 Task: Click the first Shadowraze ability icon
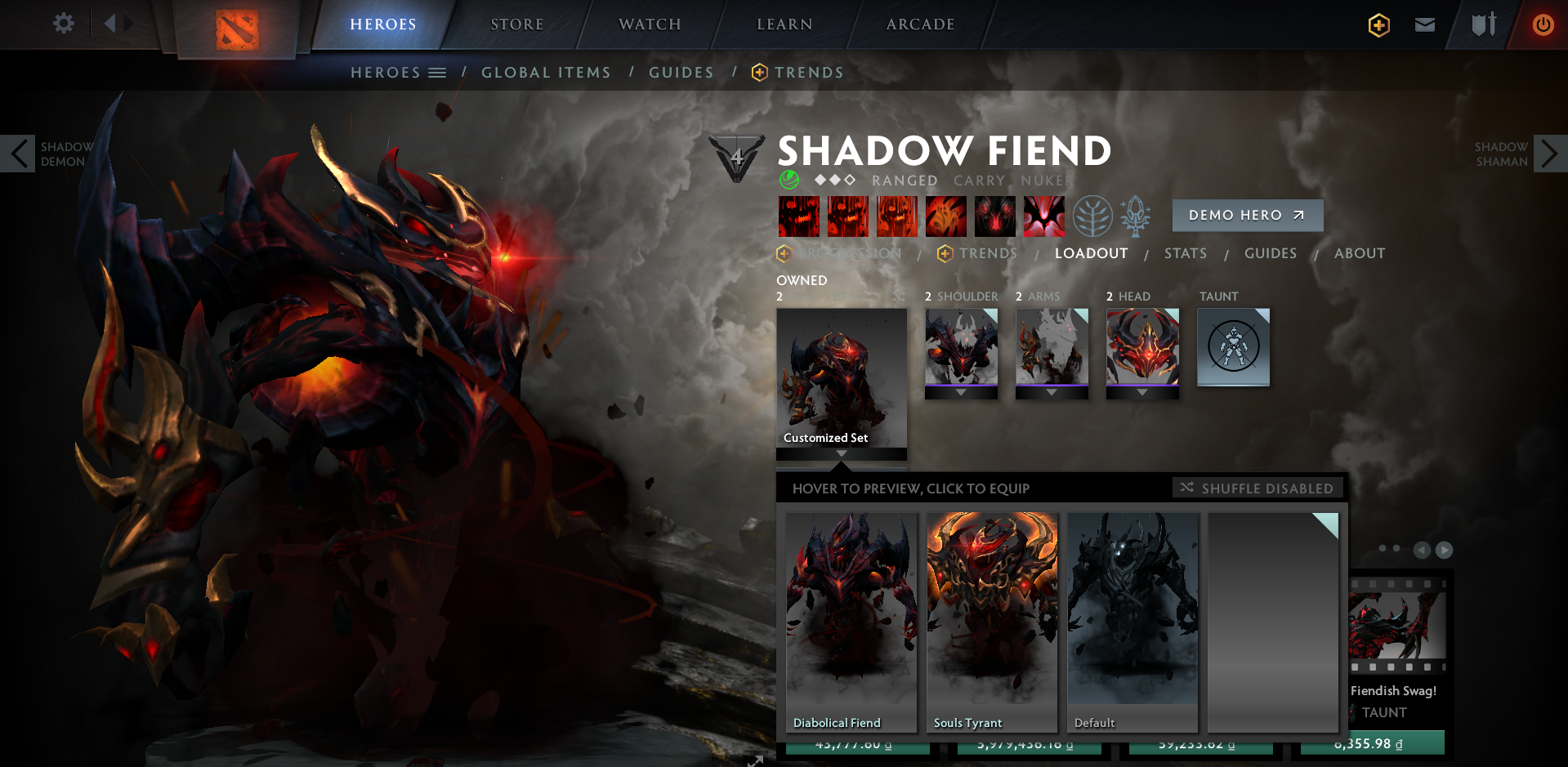[799, 216]
